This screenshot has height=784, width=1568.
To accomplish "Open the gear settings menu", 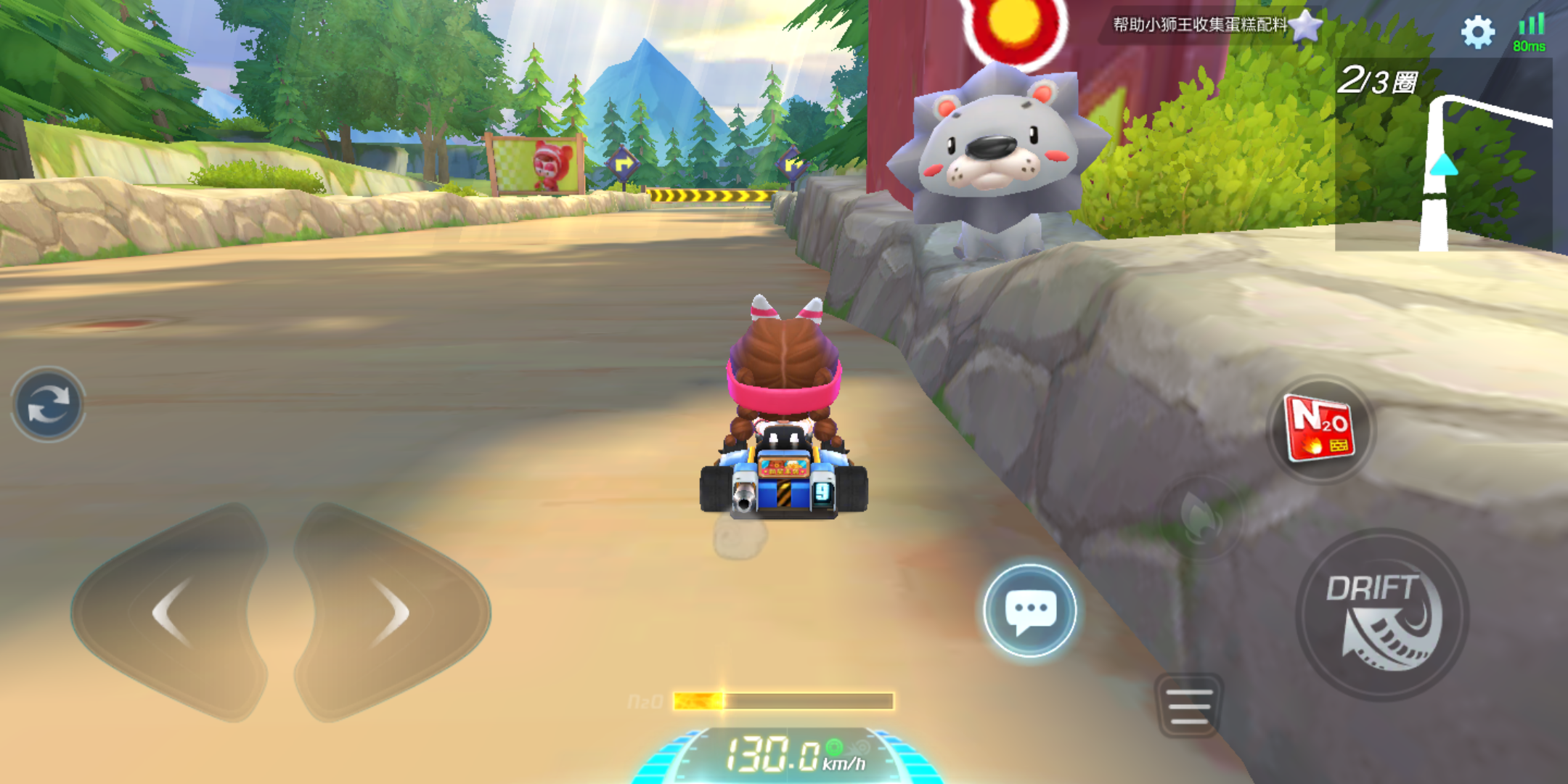I will coord(1477,33).
